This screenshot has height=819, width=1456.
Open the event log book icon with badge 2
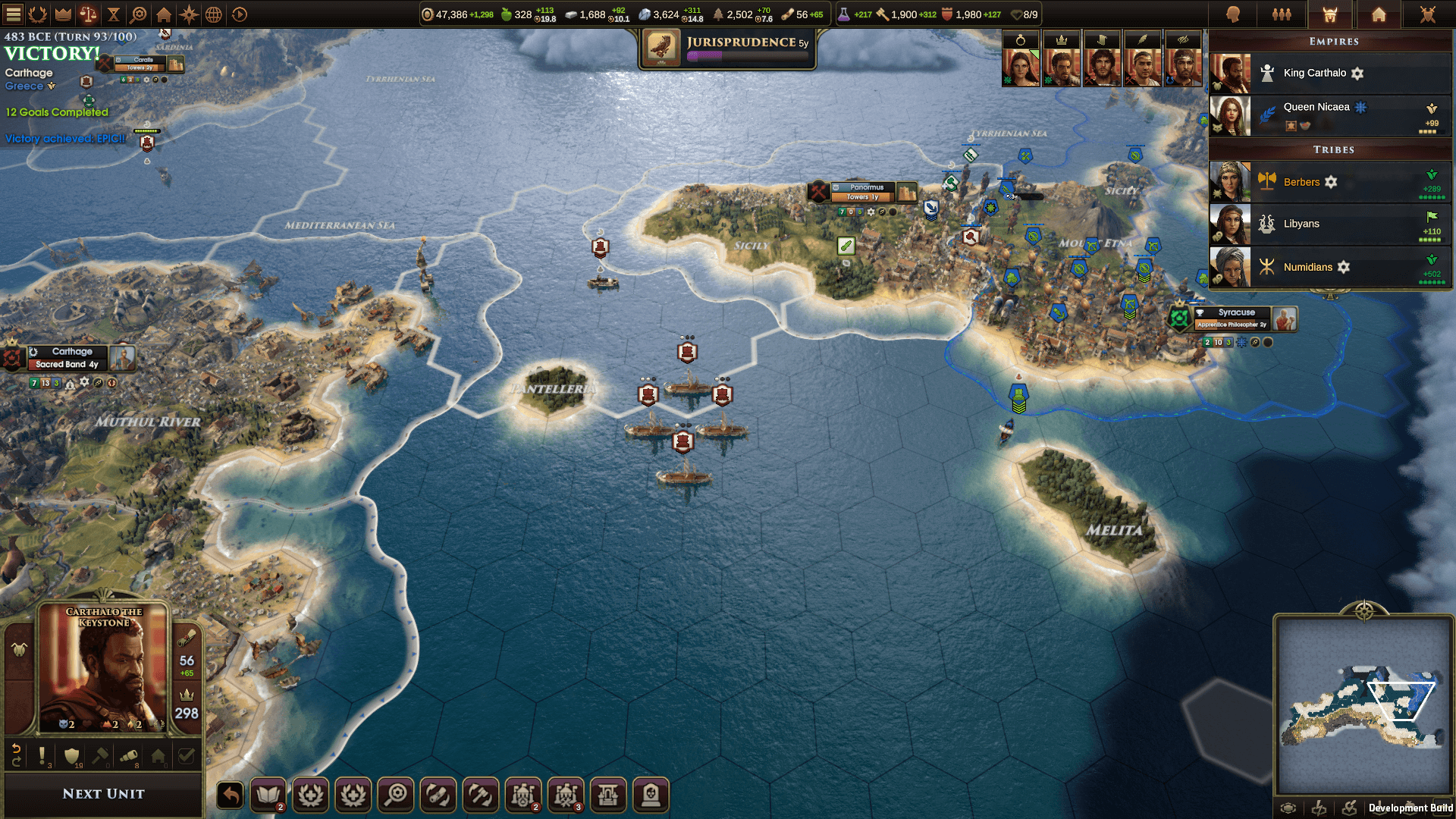coord(268,795)
